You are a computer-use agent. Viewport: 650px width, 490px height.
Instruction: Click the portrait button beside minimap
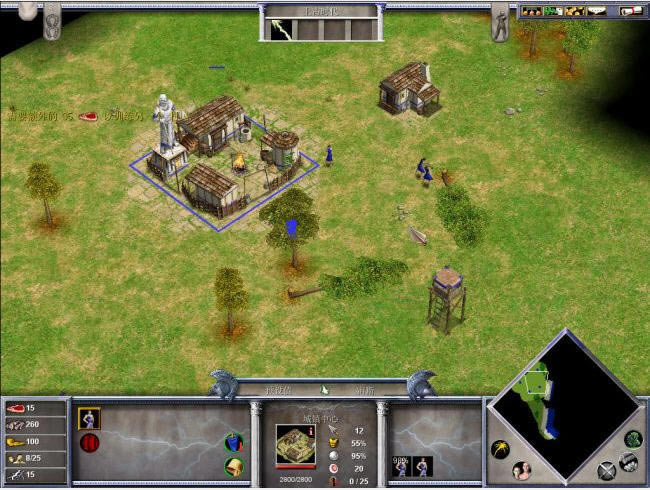click(520, 470)
